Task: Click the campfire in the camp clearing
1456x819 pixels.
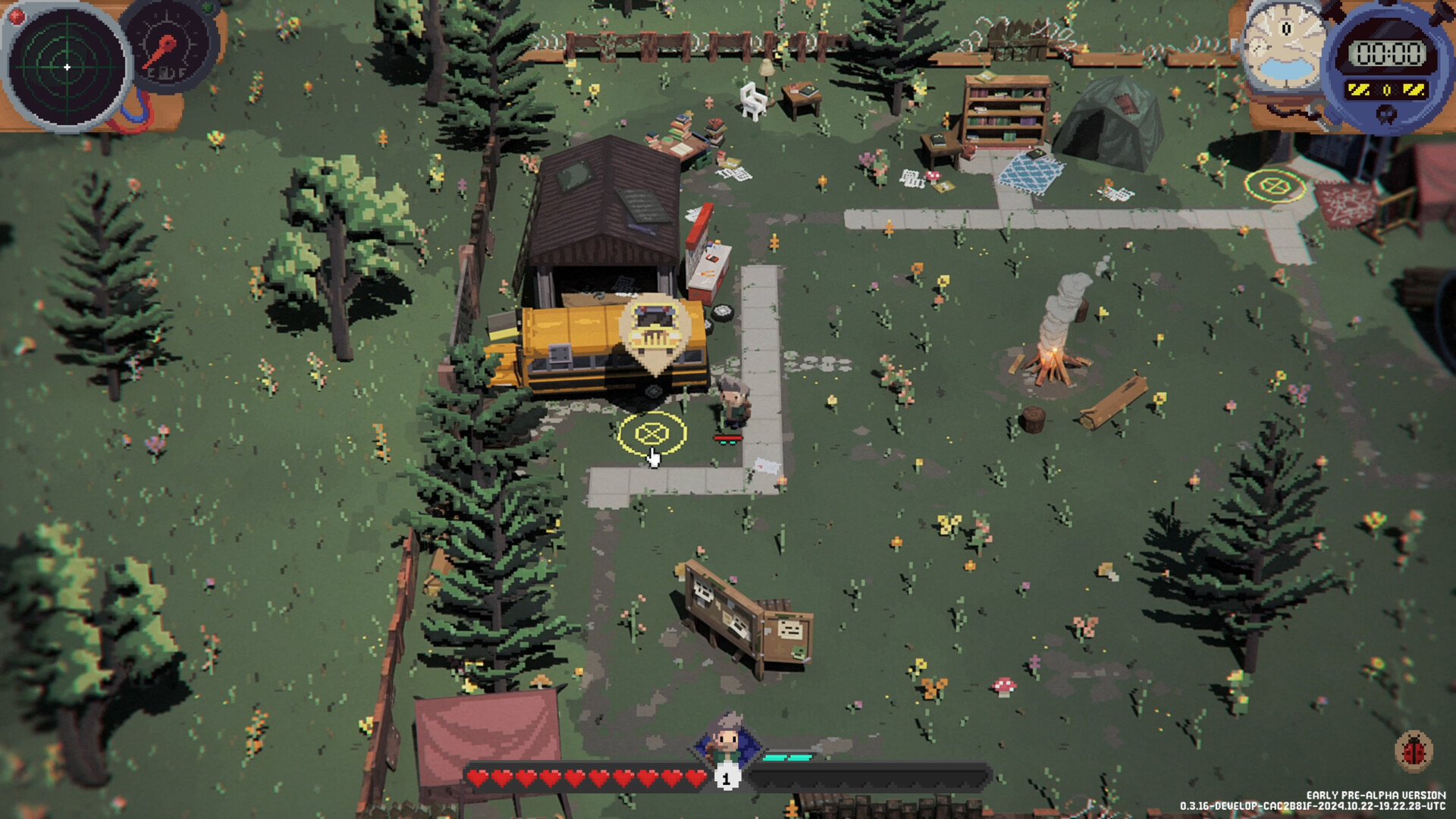Action: click(x=1054, y=364)
